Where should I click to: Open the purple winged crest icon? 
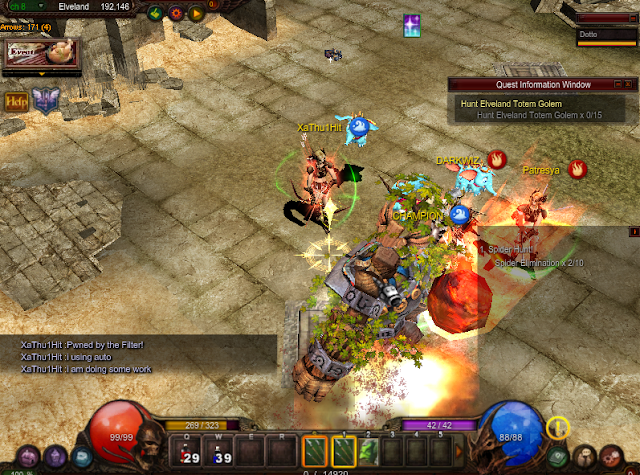click(x=45, y=100)
